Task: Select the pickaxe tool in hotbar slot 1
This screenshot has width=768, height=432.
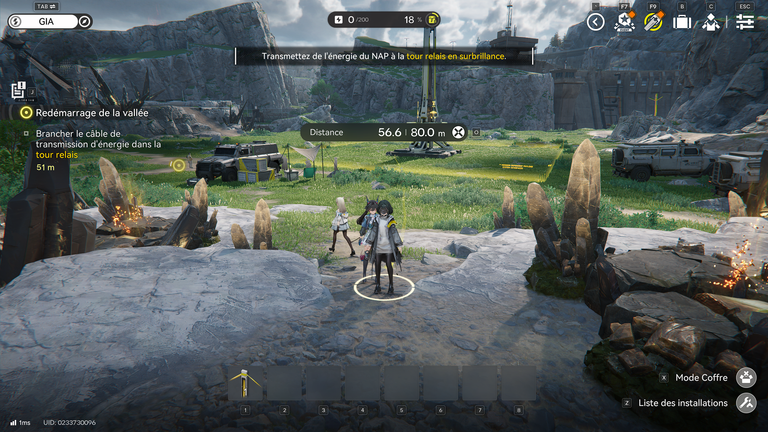Action: [x=245, y=383]
